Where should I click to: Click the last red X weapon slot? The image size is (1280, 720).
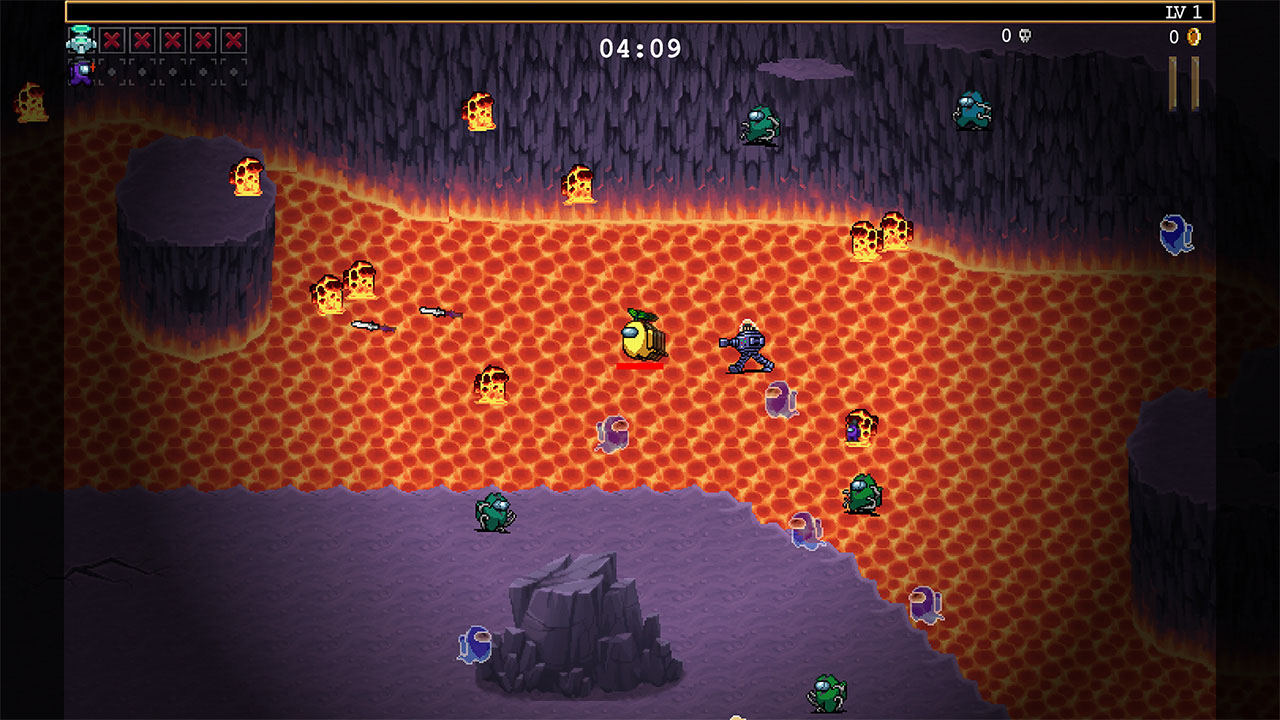pos(232,42)
